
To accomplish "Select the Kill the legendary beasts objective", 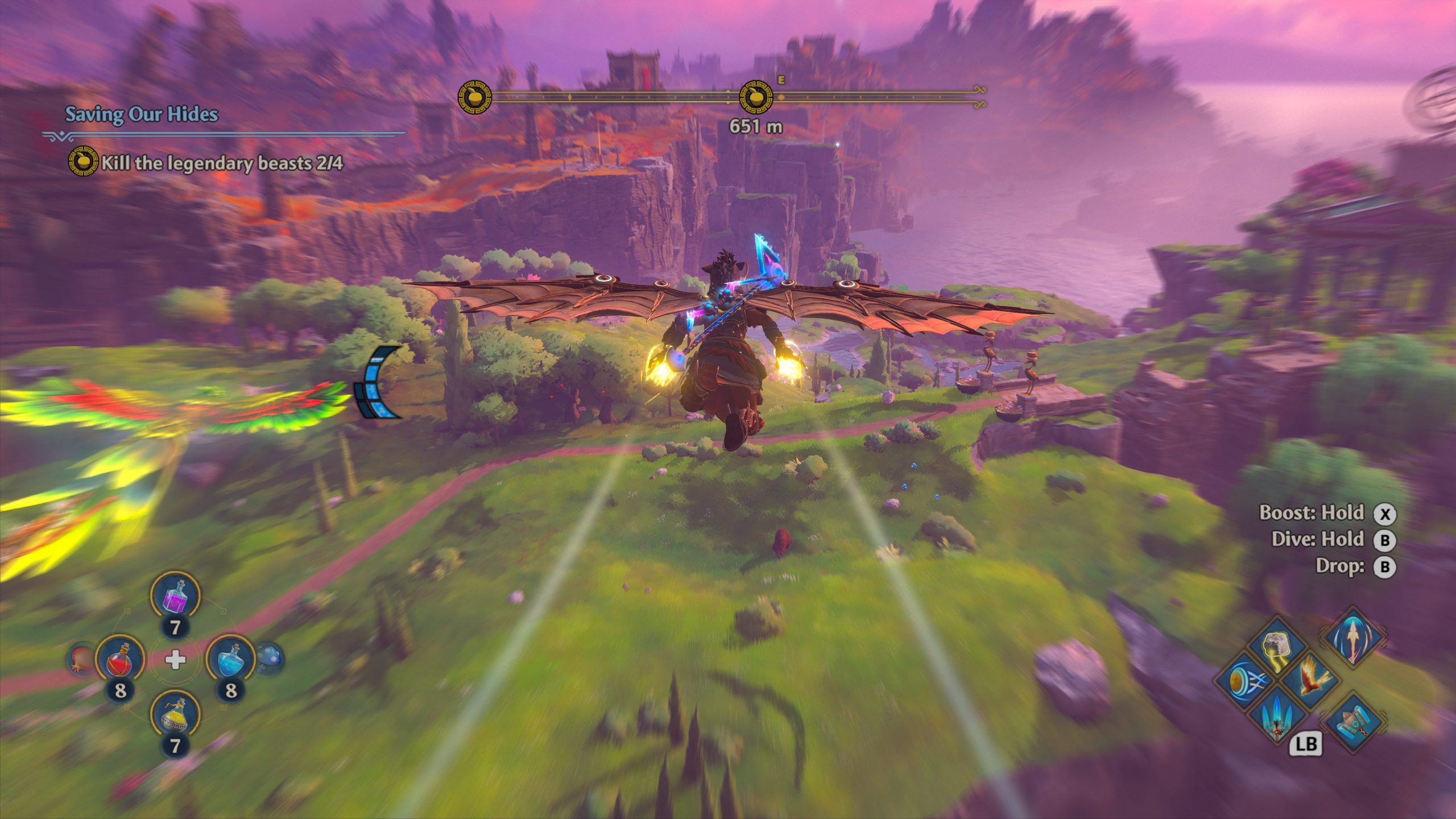I will [x=222, y=163].
